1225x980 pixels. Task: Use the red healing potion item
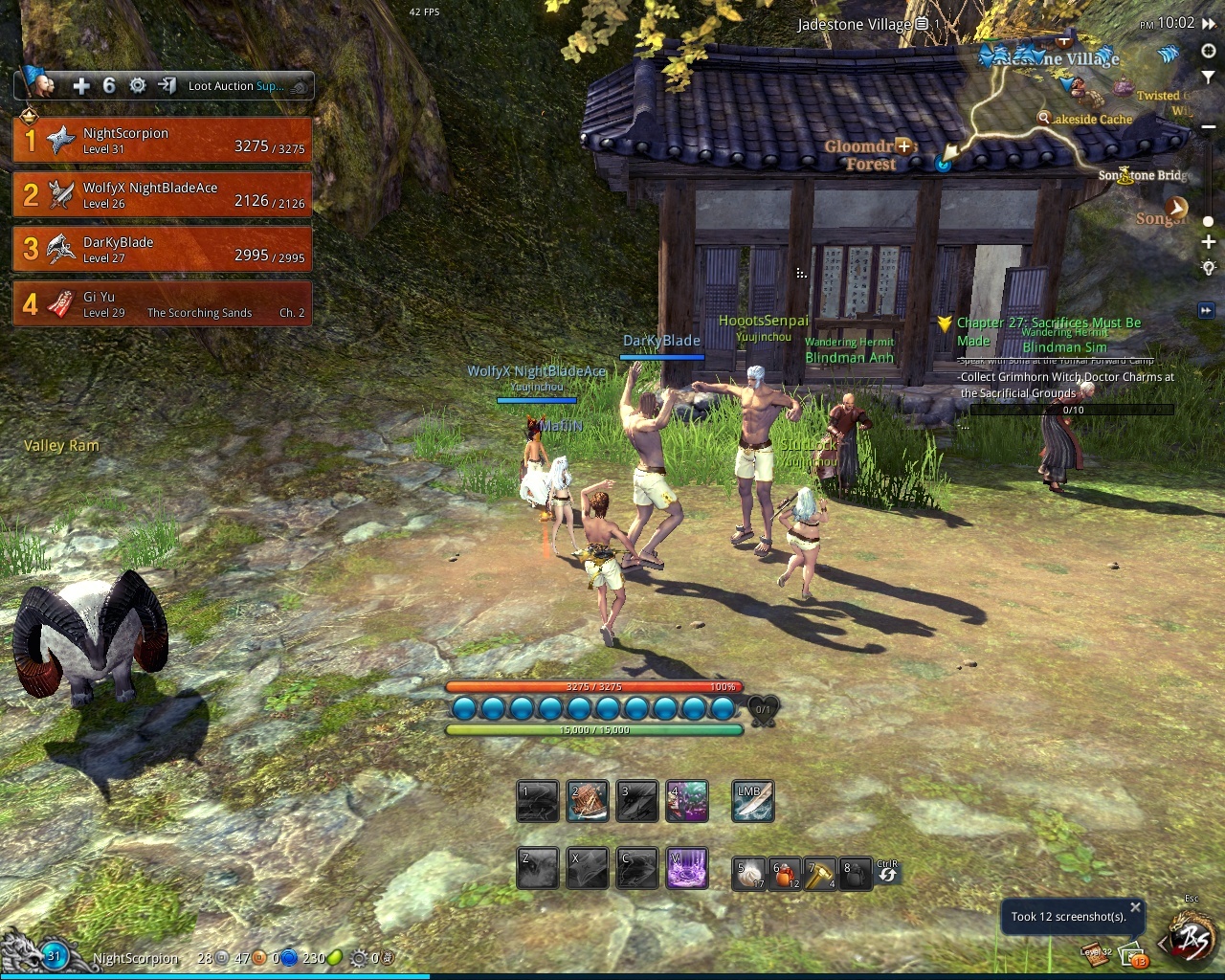[x=785, y=874]
